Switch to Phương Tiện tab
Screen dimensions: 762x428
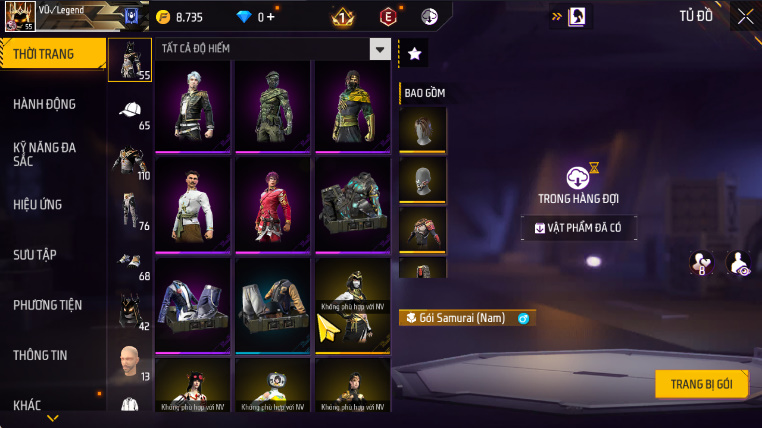click(48, 304)
